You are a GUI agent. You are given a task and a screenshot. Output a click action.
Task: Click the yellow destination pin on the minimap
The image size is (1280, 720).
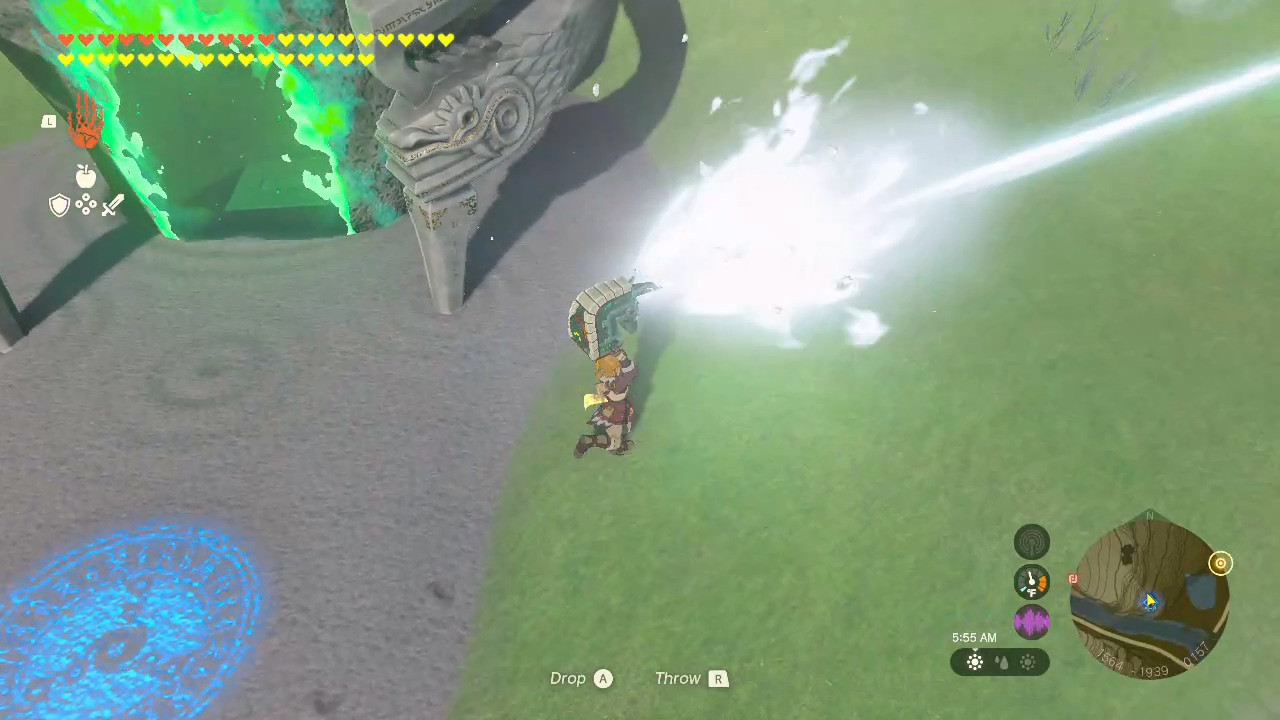pos(1220,563)
